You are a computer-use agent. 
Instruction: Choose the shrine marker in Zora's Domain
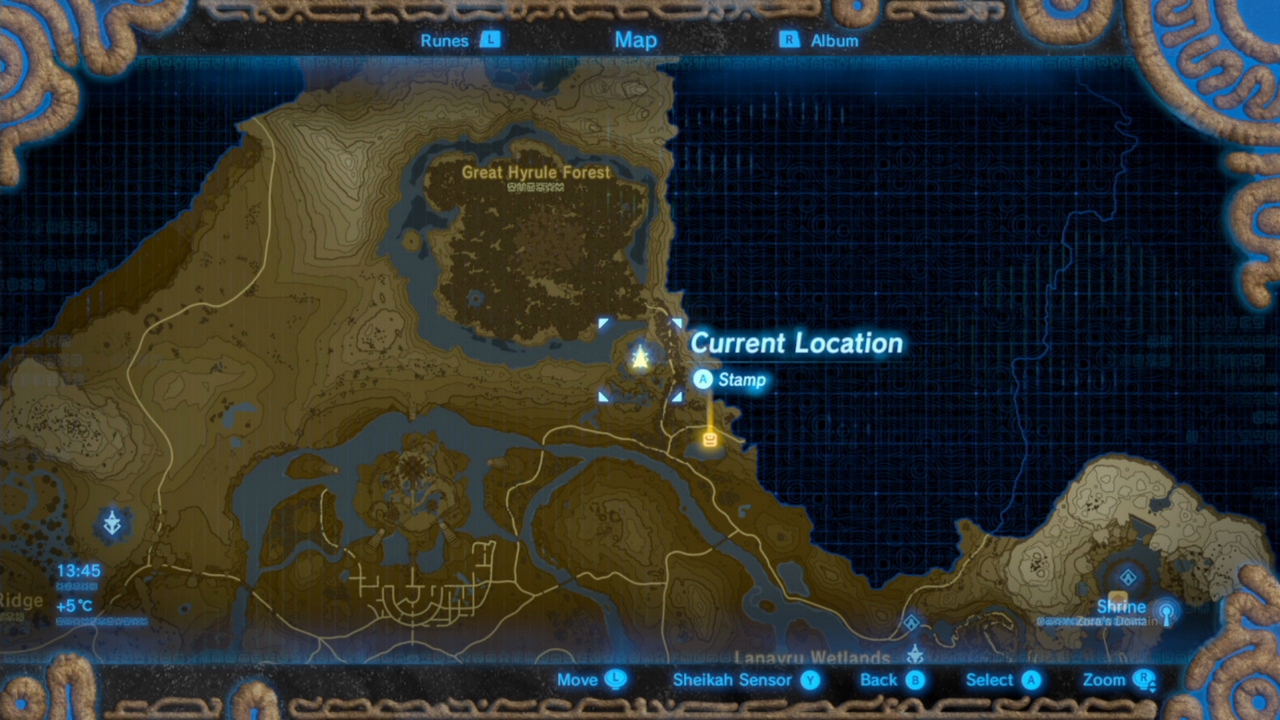1129,577
